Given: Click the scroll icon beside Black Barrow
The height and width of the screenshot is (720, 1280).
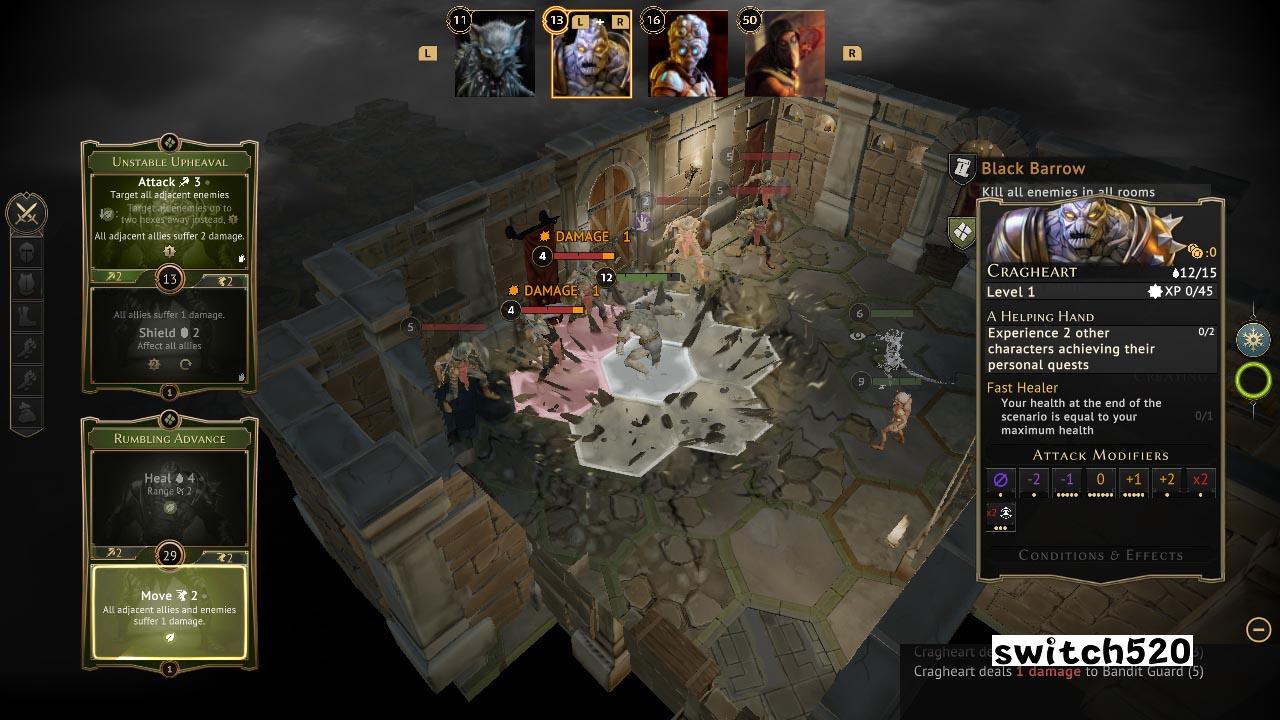Looking at the screenshot, I should [x=963, y=169].
